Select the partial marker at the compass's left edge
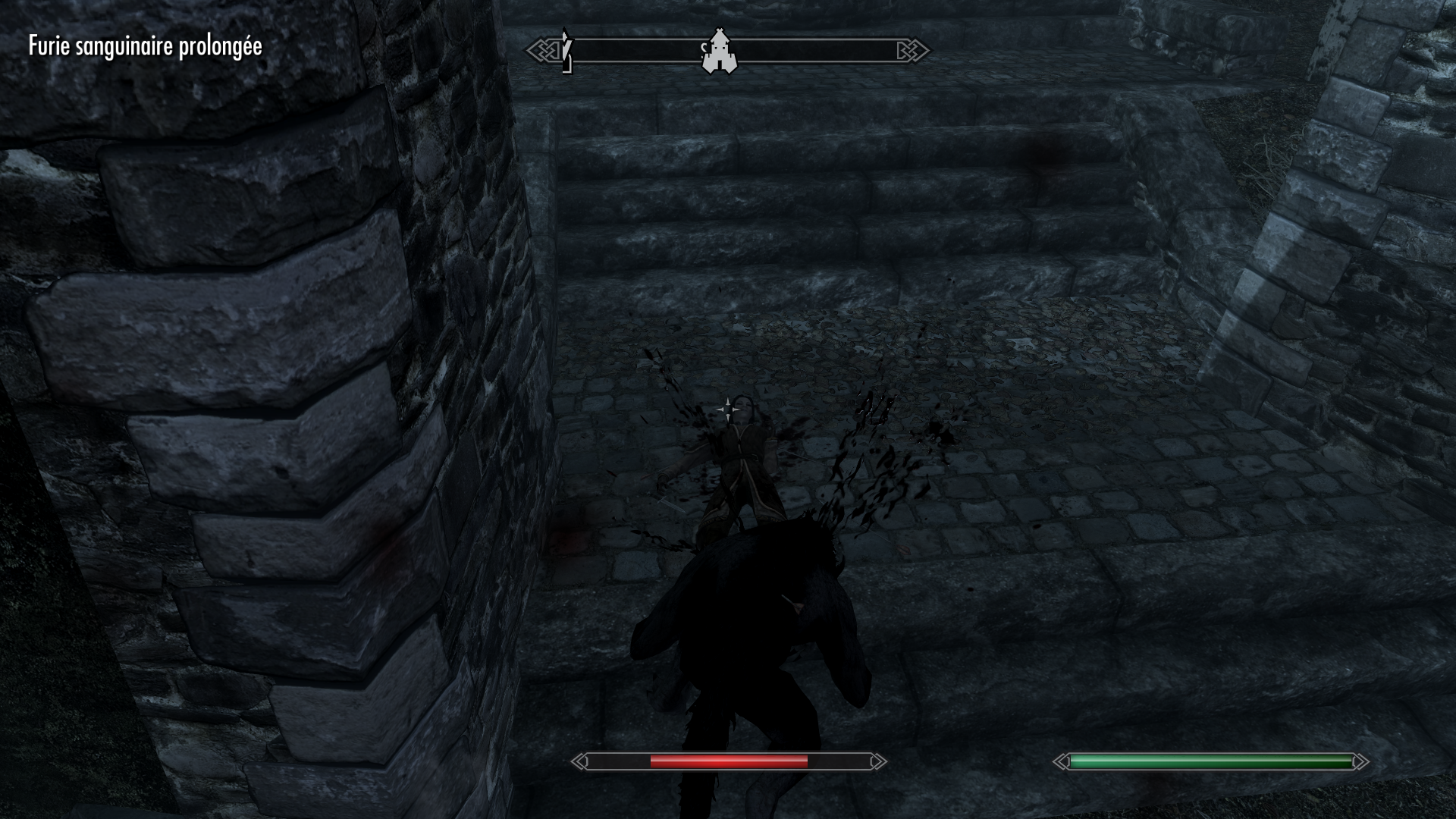The height and width of the screenshot is (819, 1456). pos(566,52)
